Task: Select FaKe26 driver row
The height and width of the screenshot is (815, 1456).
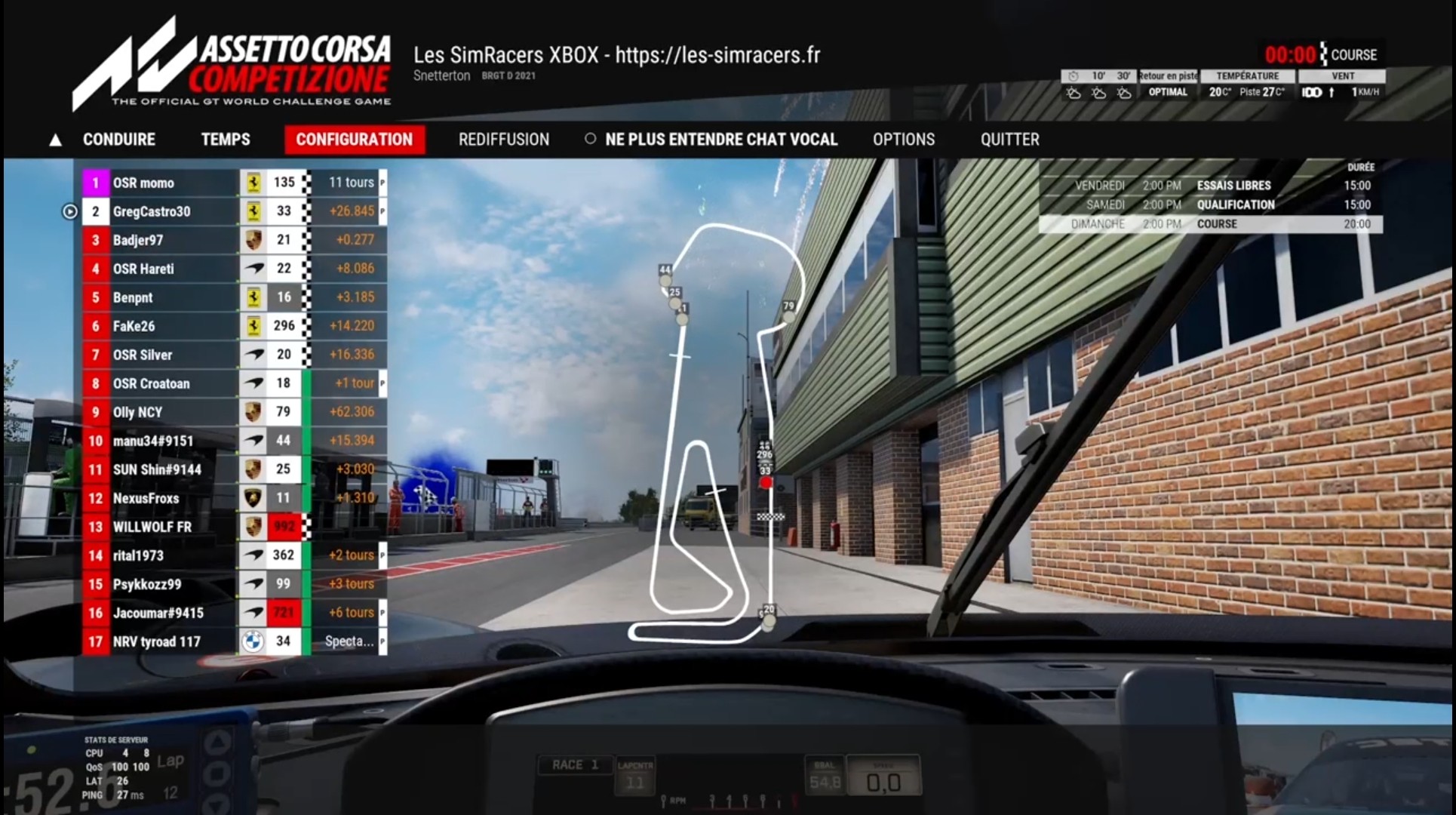Action: point(134,326)
